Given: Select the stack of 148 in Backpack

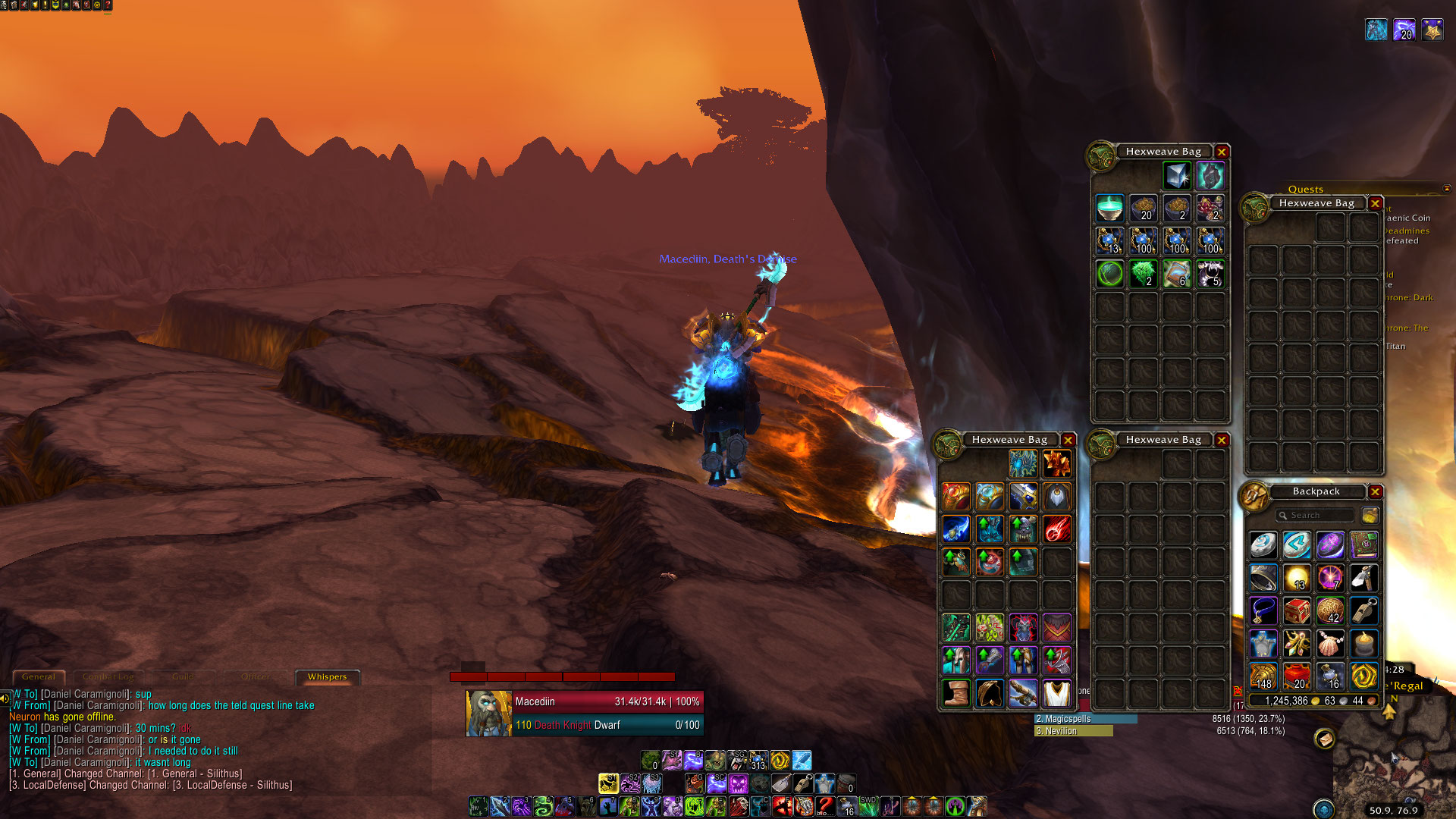Looking at the screenshot, I should pyautogui.click(x=1263, y=676).
